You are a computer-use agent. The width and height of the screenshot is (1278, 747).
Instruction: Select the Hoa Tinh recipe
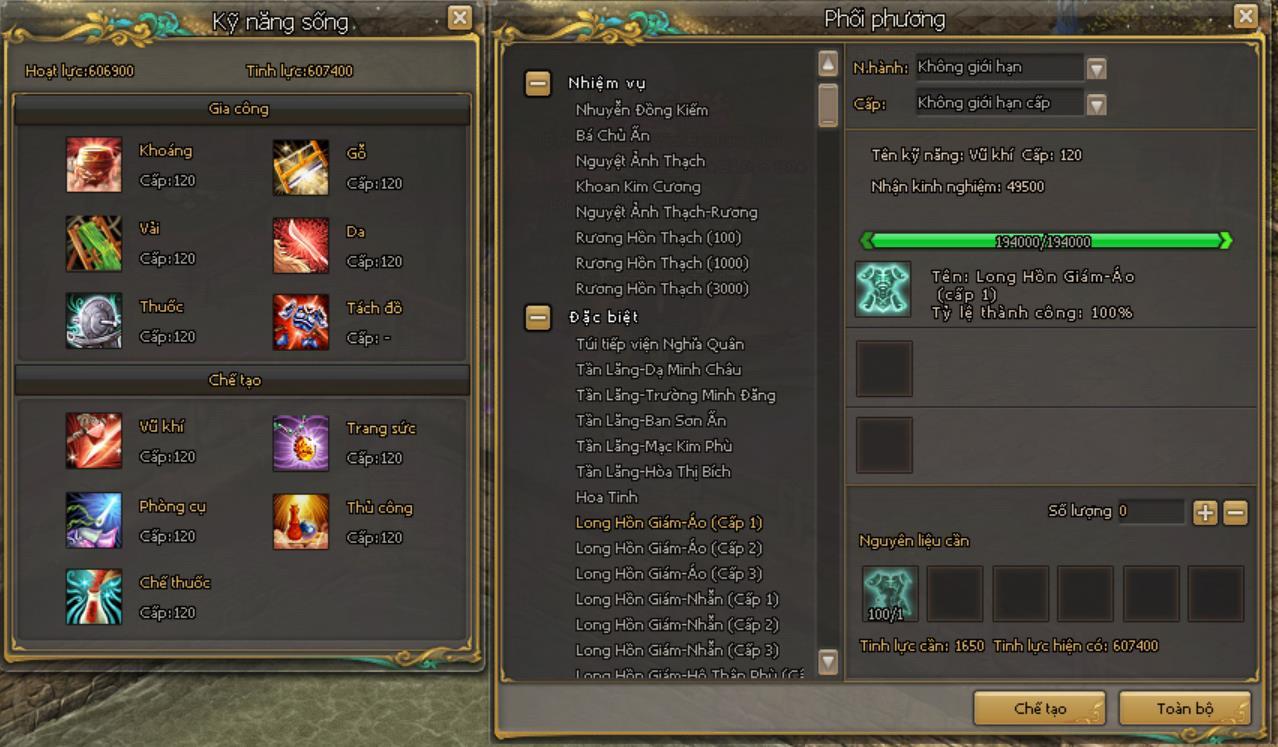point(606,497)
